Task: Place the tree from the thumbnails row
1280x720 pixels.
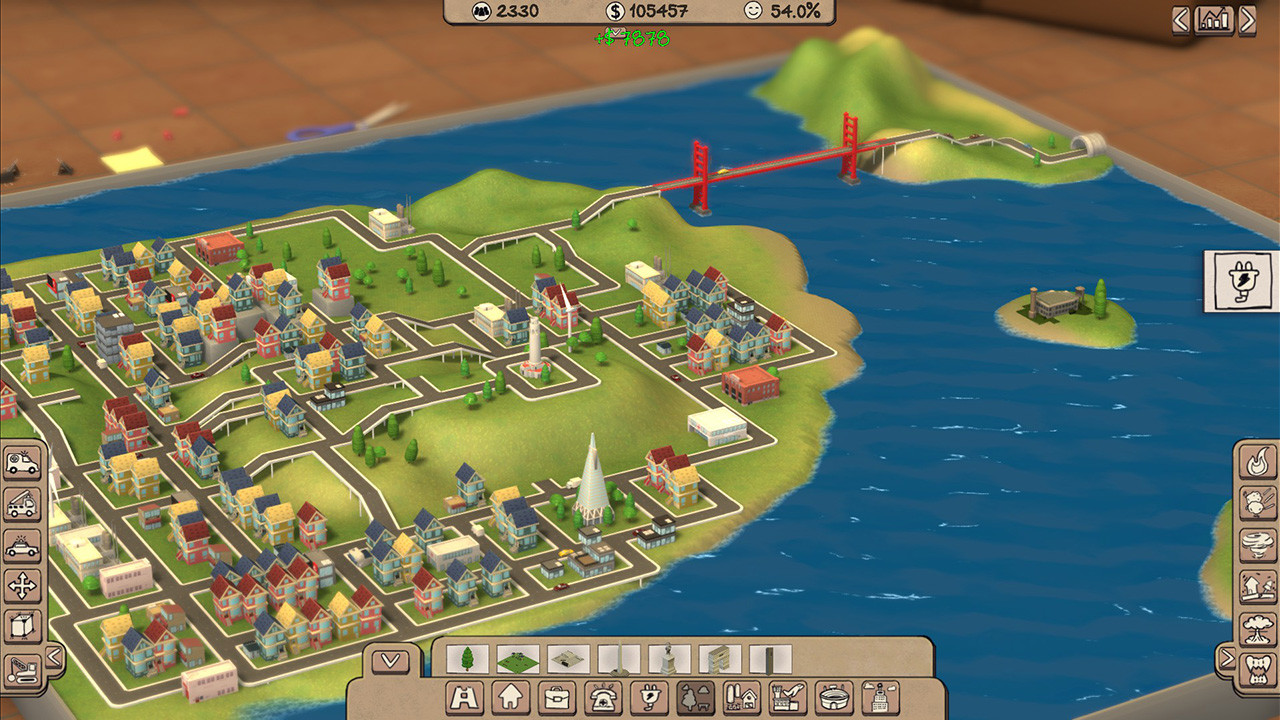Action: click(x=466, y=657)
